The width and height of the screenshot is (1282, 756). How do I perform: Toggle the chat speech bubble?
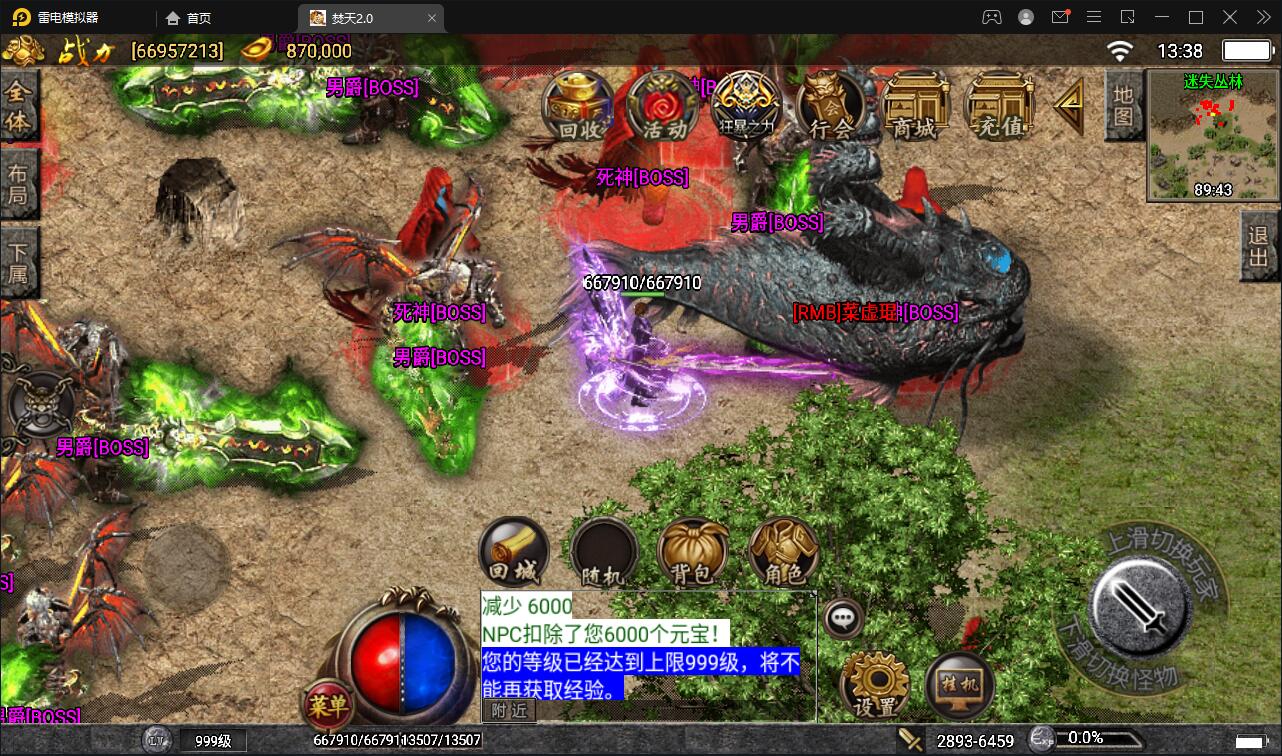842,619
